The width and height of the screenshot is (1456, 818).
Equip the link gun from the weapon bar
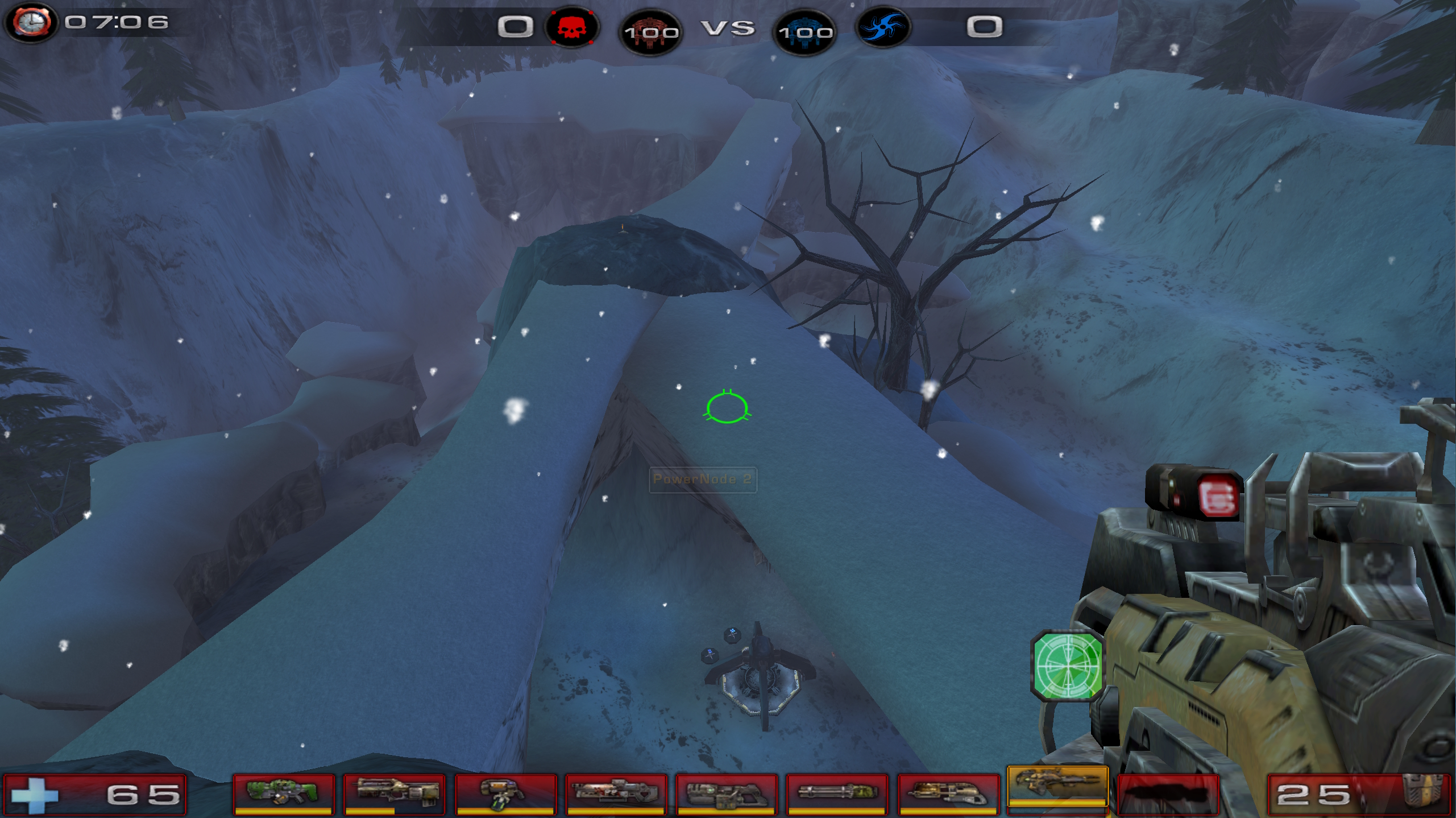726,792
